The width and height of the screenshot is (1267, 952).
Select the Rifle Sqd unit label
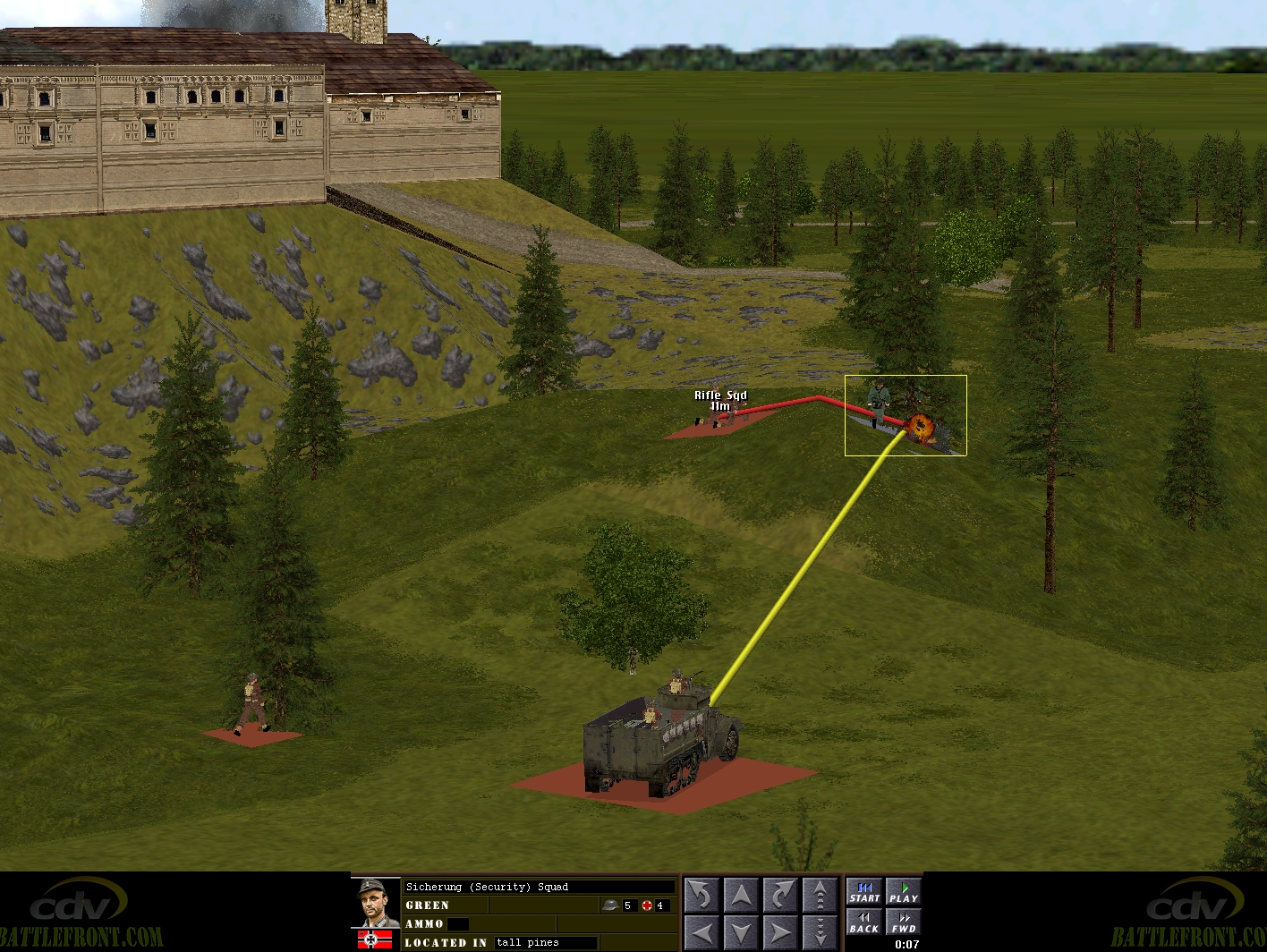(720, 395)
